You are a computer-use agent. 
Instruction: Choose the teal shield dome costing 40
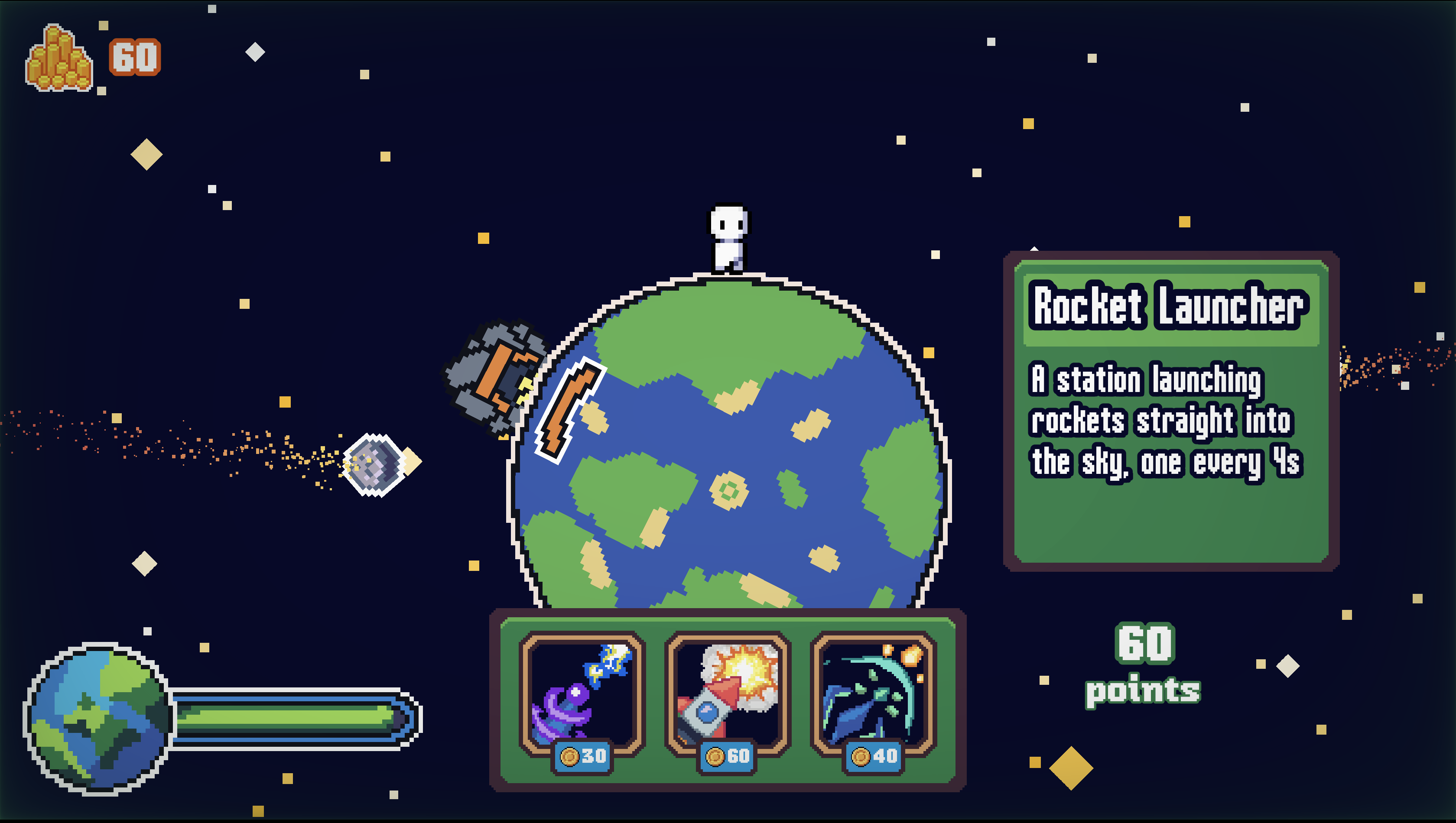[x=874, y=694]
